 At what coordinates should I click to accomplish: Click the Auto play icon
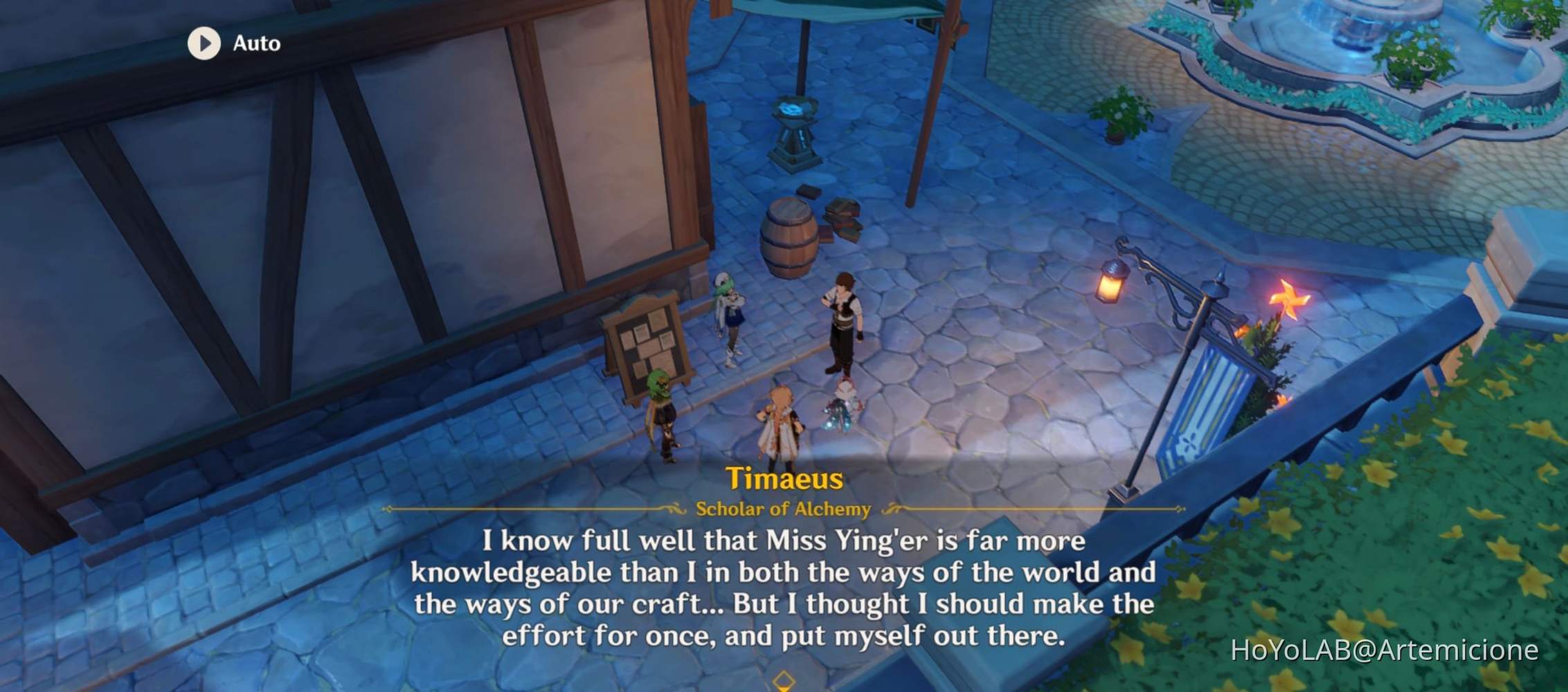point(203,45)
